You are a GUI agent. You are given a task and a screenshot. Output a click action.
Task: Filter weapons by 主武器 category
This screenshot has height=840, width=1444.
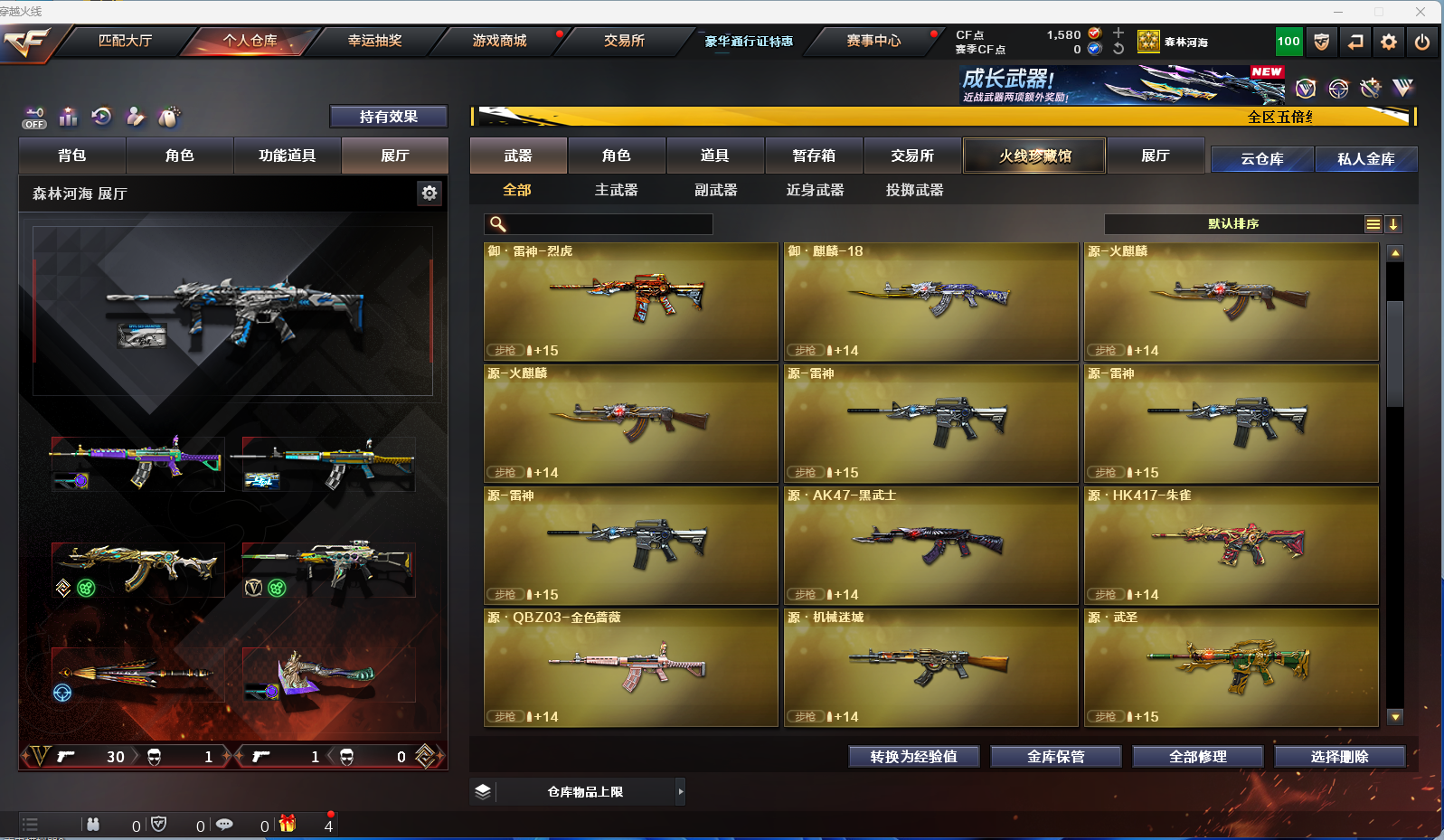616,190
